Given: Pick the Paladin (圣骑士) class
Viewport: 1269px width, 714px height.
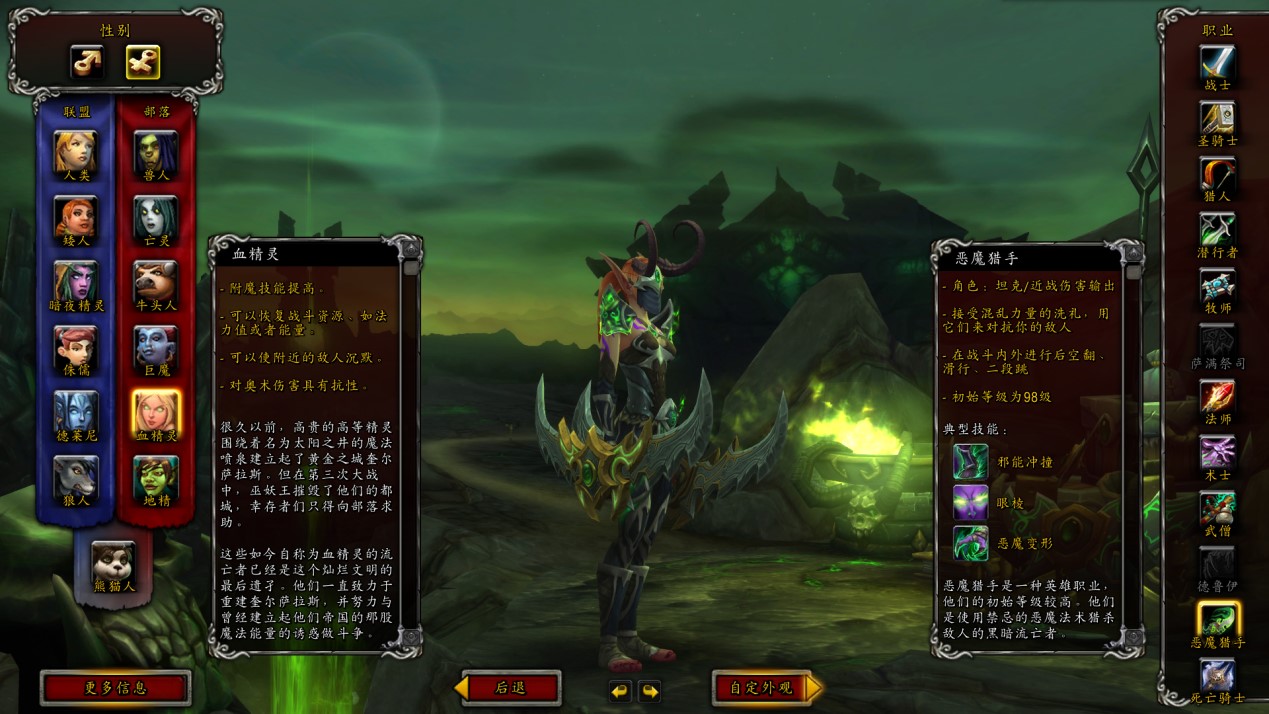Looking at the screenshot, I should pyautogui.click(x=1217, y=118).
